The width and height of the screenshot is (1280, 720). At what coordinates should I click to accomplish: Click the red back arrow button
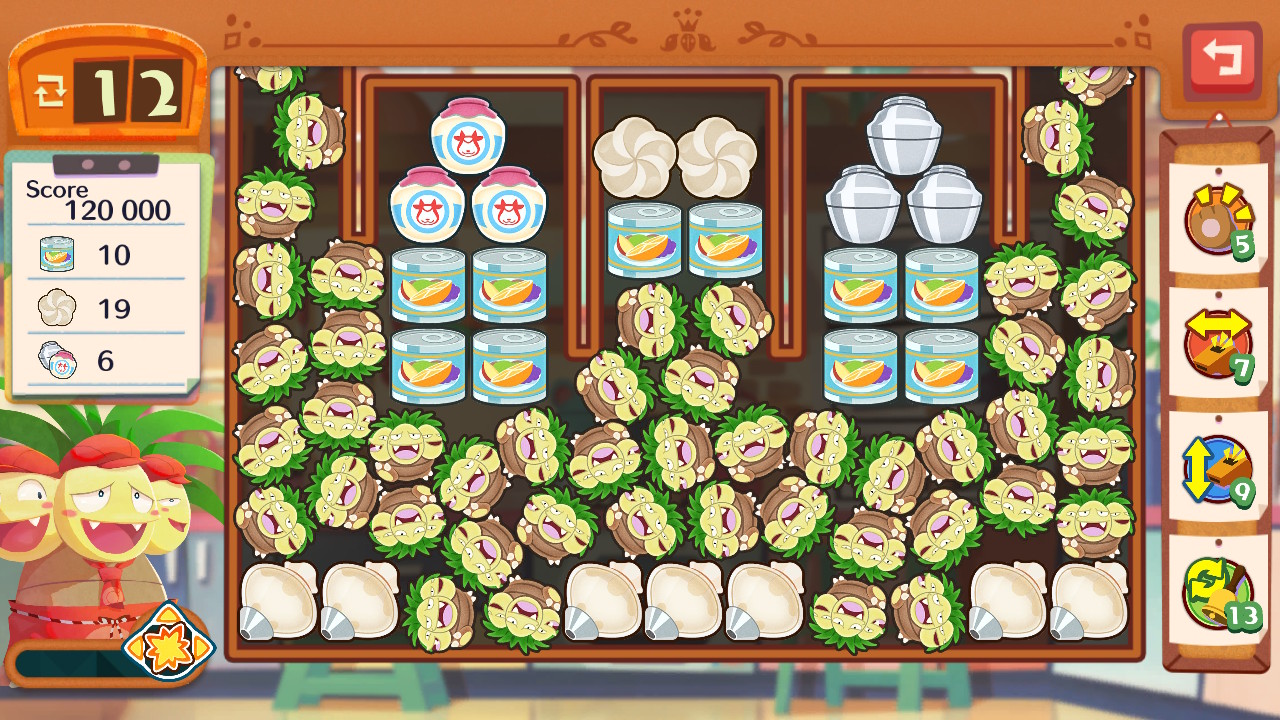tap(1221, 58)
